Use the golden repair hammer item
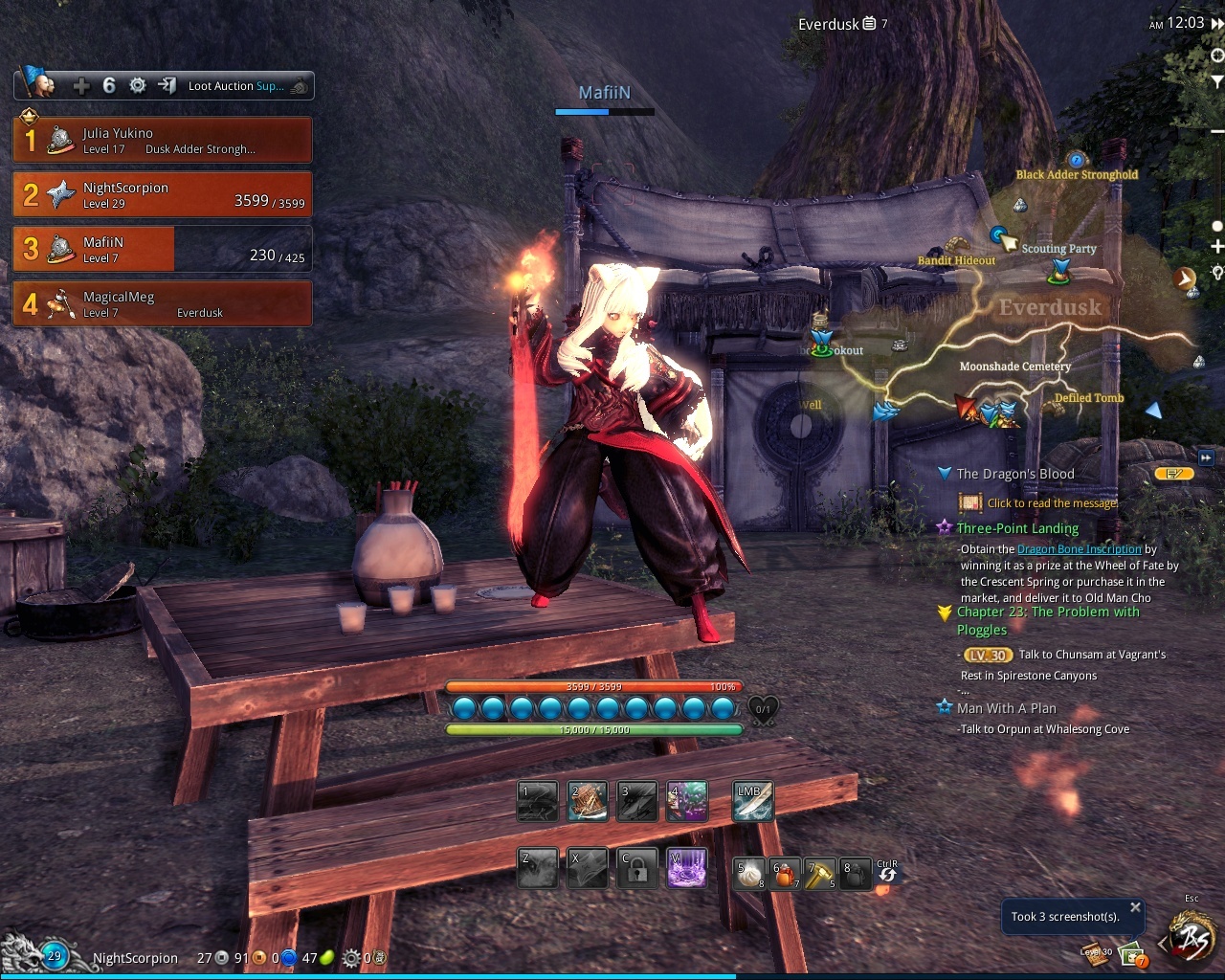The height and width of the screenshot is (980, 1225). tap(820, 873)
